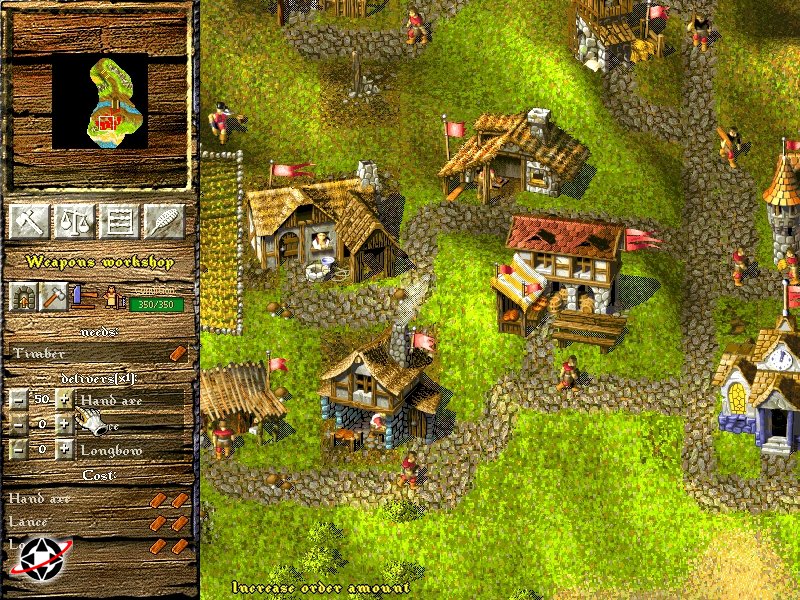The image size is (800, 600).
Task: Decrease the Longbow order amount
Action: (x=18, y=450)
